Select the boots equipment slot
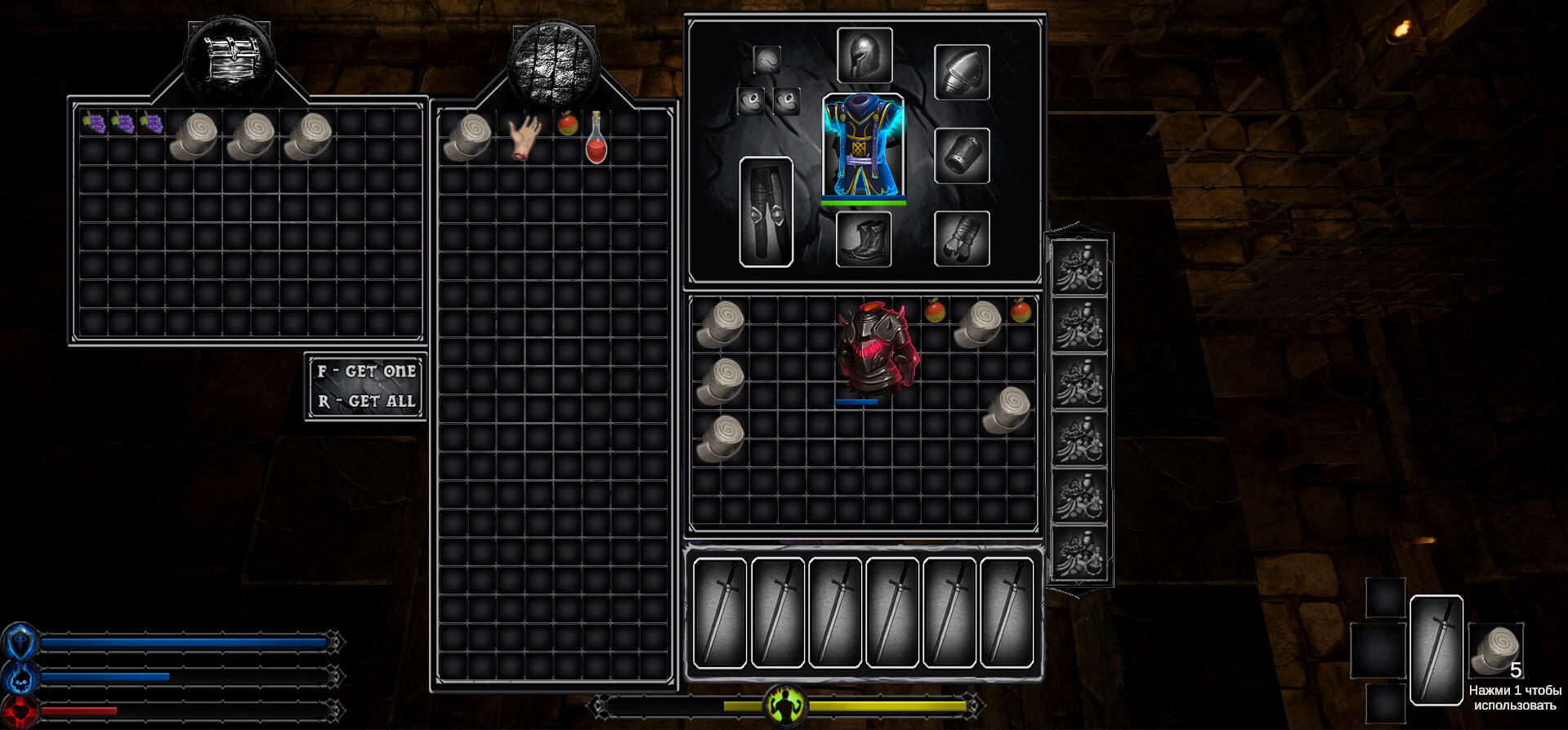The width and height of the screenshot is (1568, 730). click(x=864, y=238)
